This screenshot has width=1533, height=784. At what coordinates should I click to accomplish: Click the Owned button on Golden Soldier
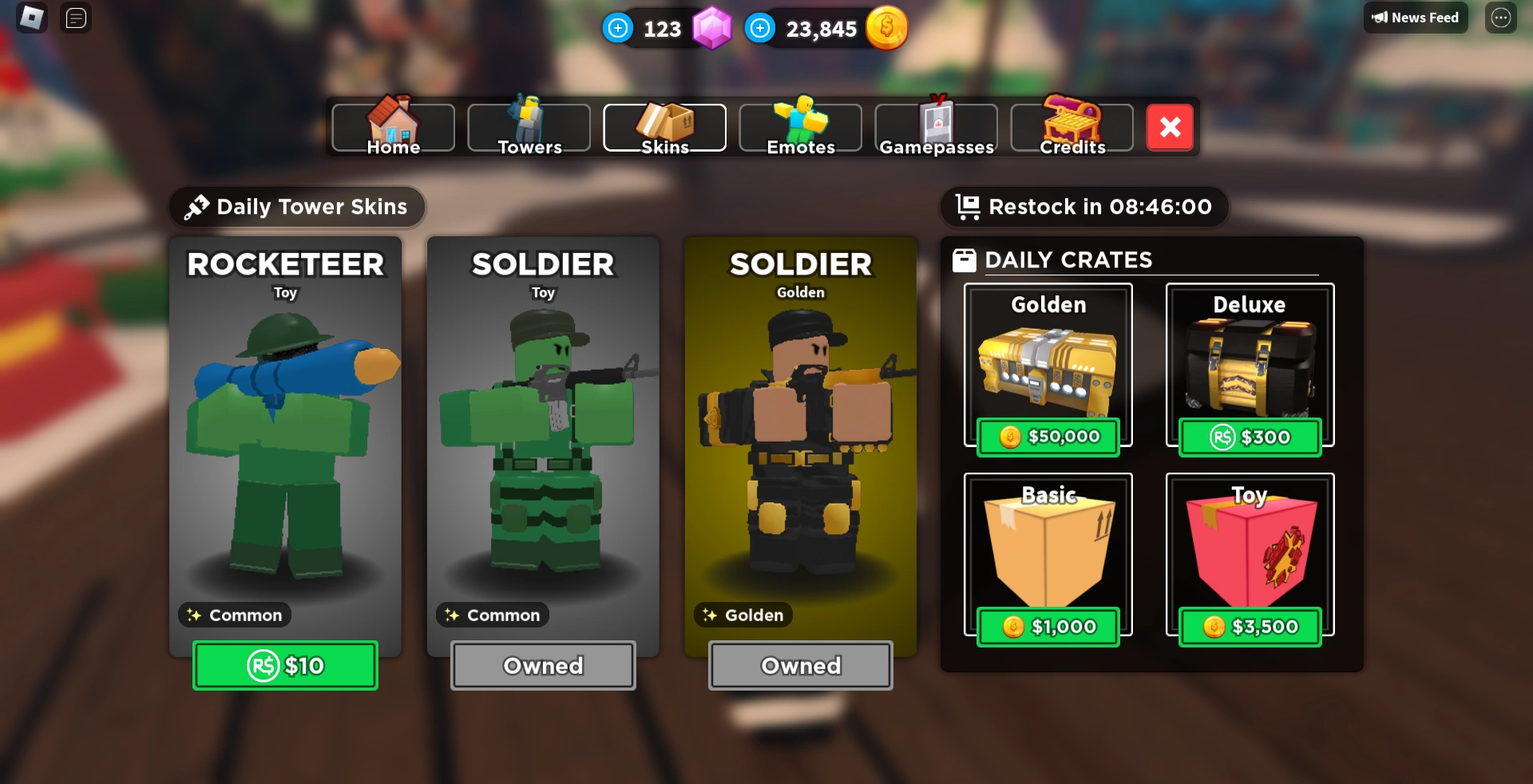800,665
